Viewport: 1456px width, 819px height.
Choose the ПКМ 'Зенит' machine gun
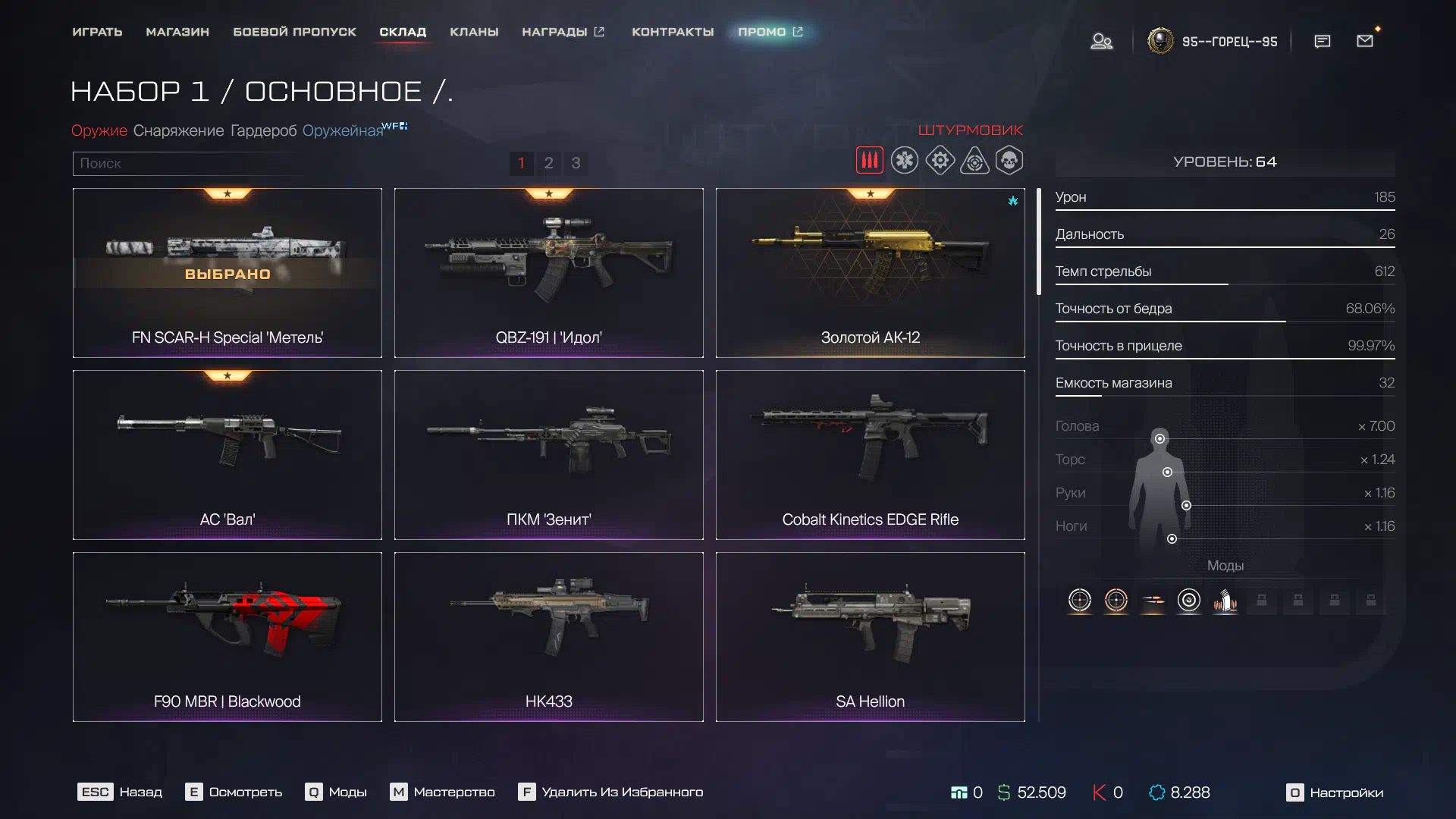548,455
